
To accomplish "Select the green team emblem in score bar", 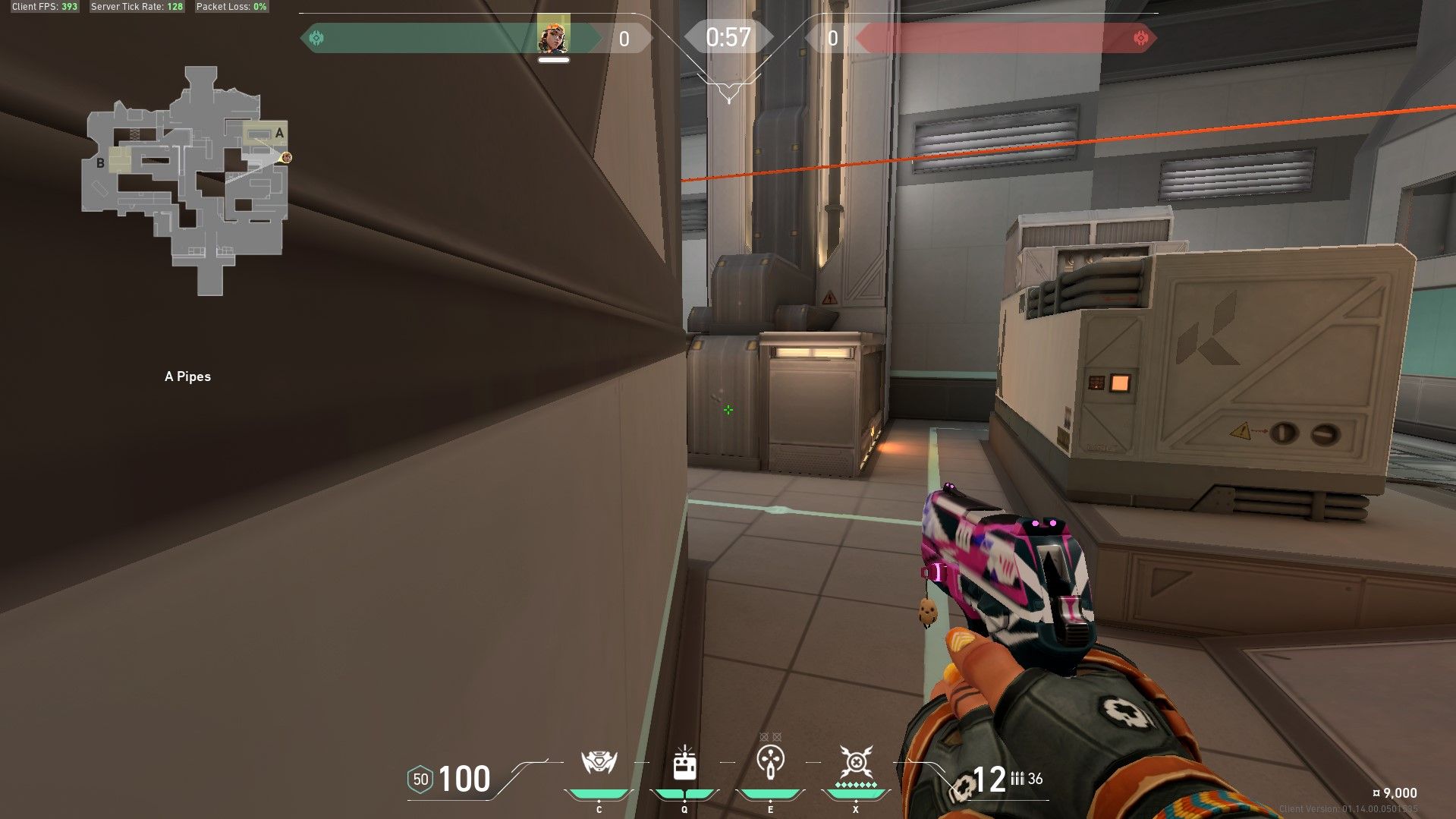I will click(317, 38).
